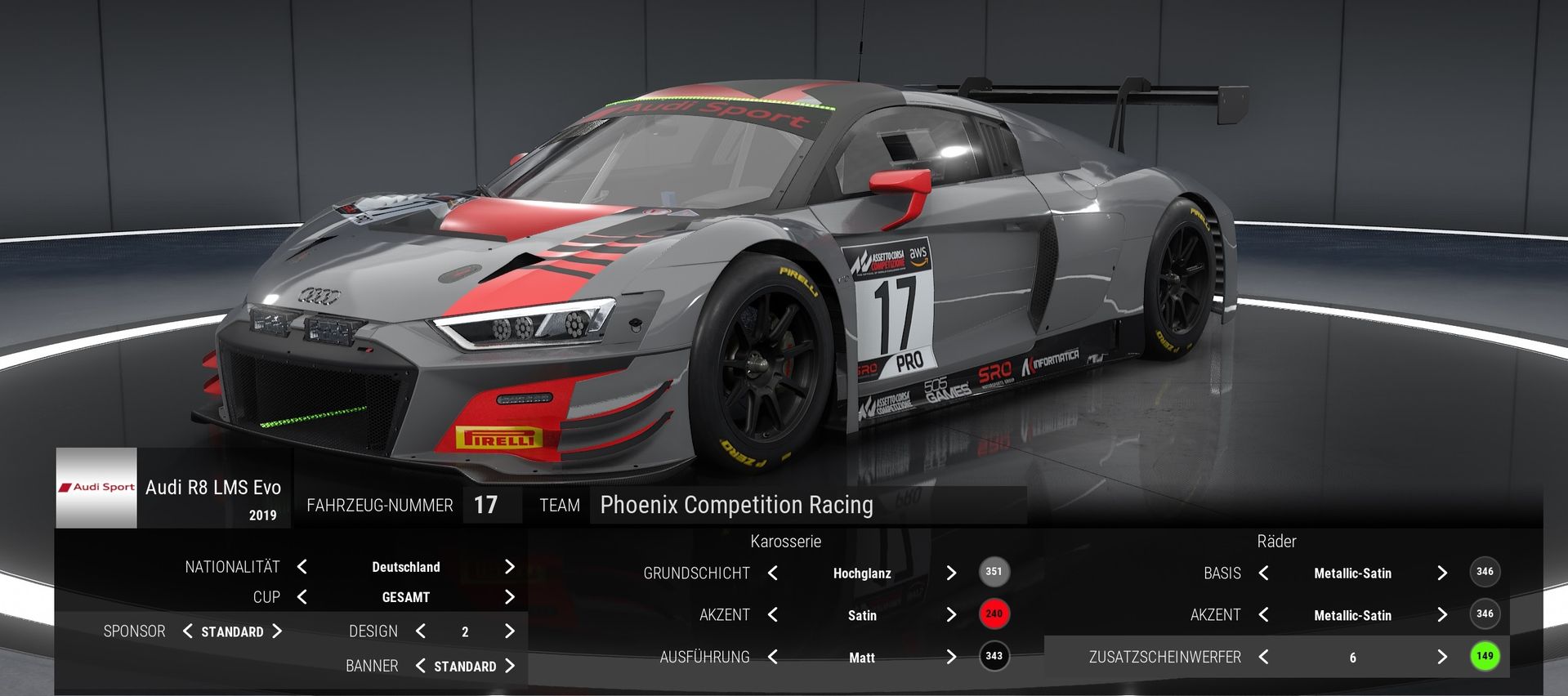
Task: Cycle Grundschicht finish forward from Hochglanz
Action: point(951,573)
